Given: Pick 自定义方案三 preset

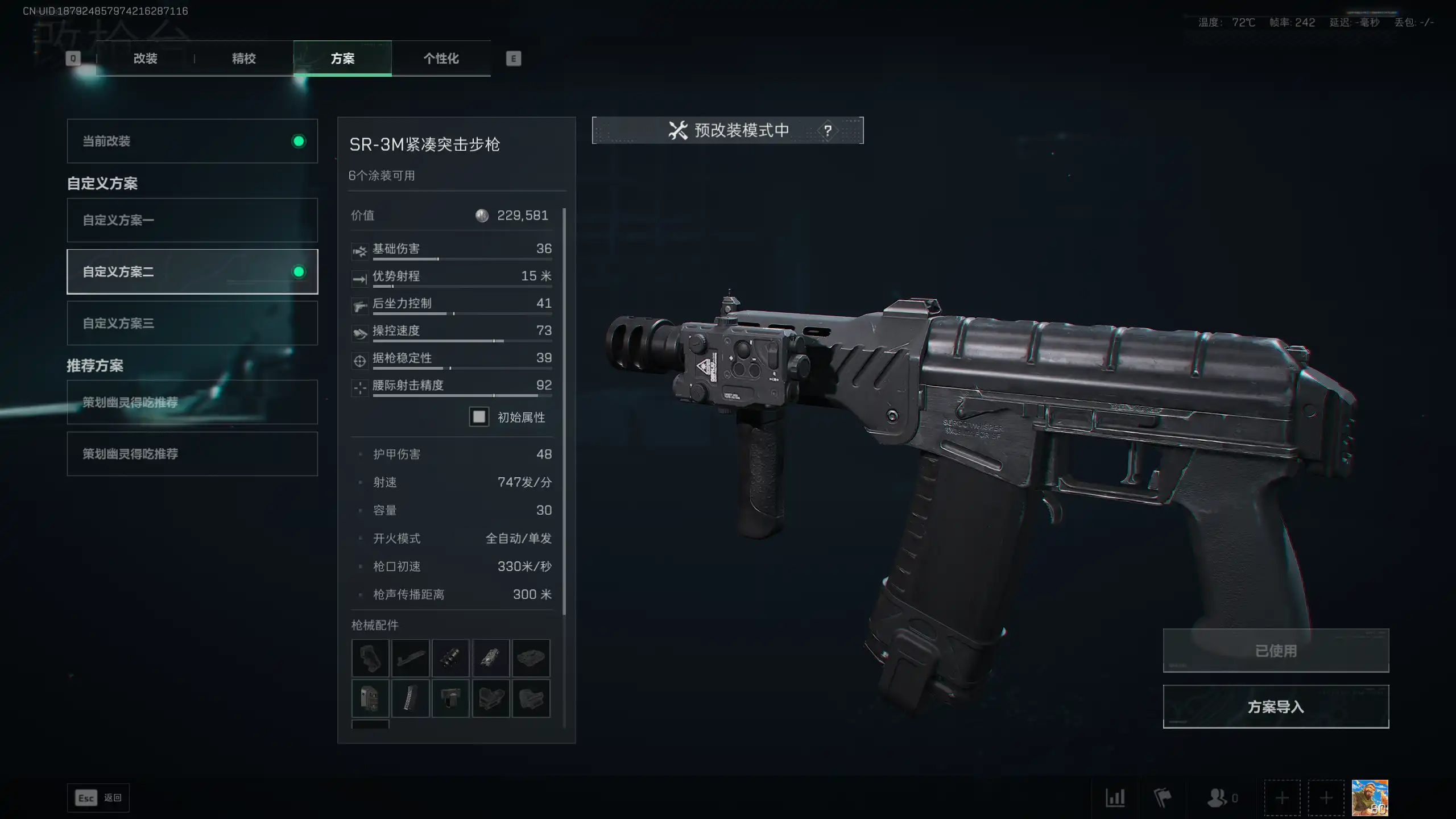Looking at the screenshot, I should [x=192, y=323].
